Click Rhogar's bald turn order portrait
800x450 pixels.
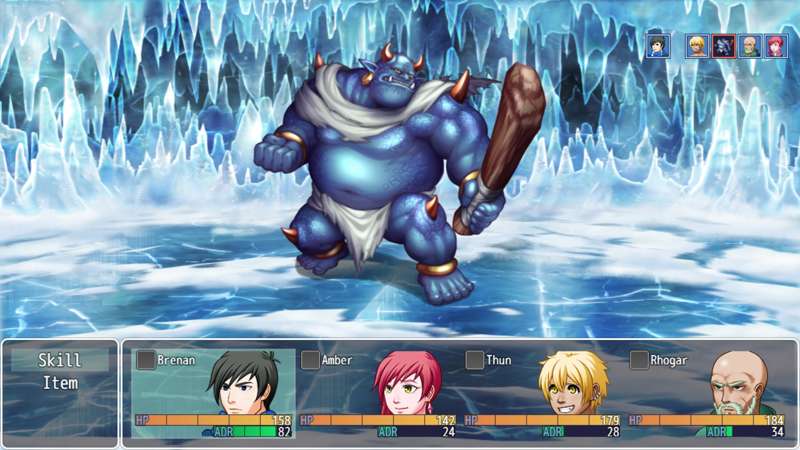[749, 46]
